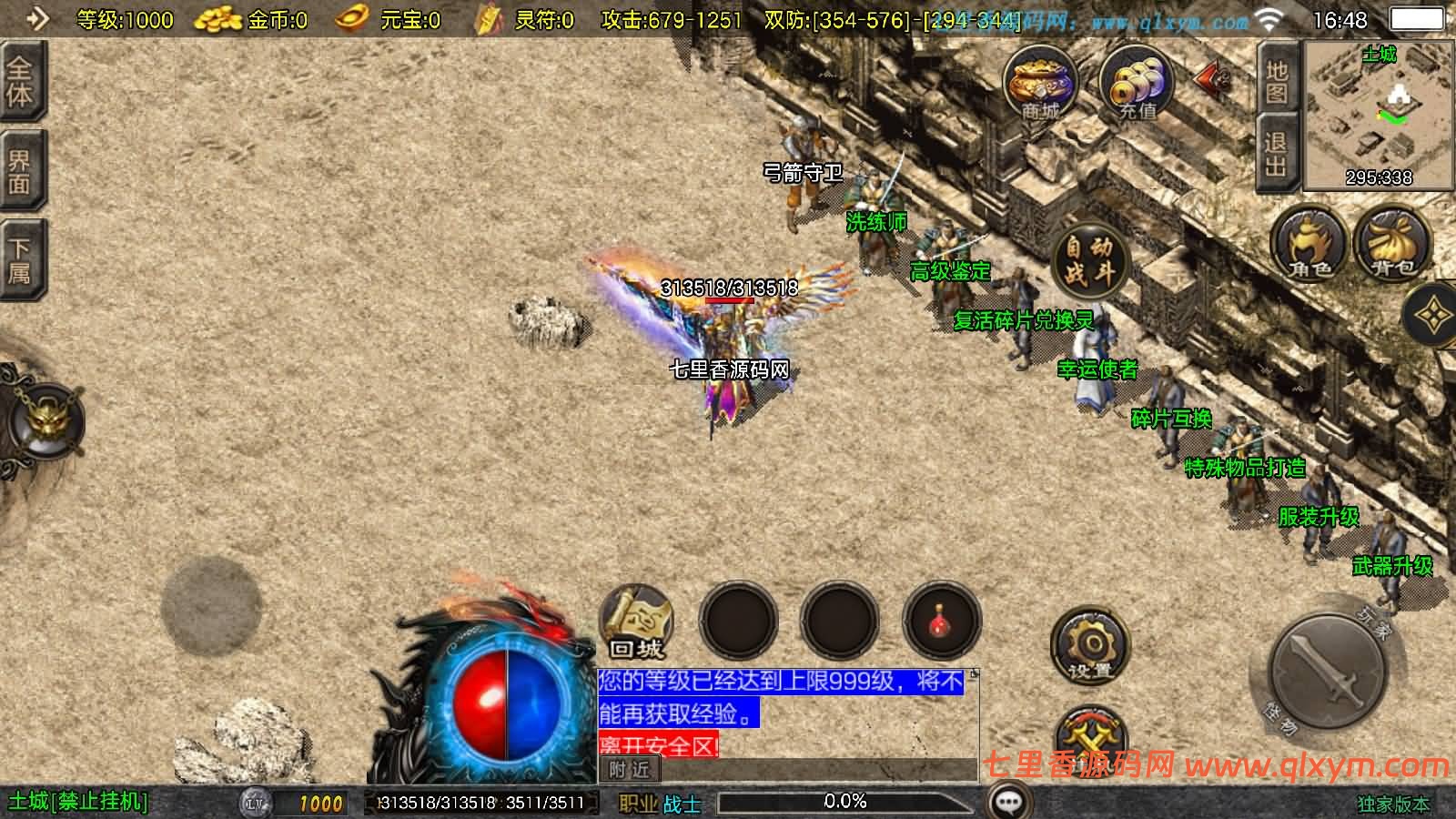1456x819 pixels.
Task: Open the chat speech bubble button
Action: (1008, 802)
